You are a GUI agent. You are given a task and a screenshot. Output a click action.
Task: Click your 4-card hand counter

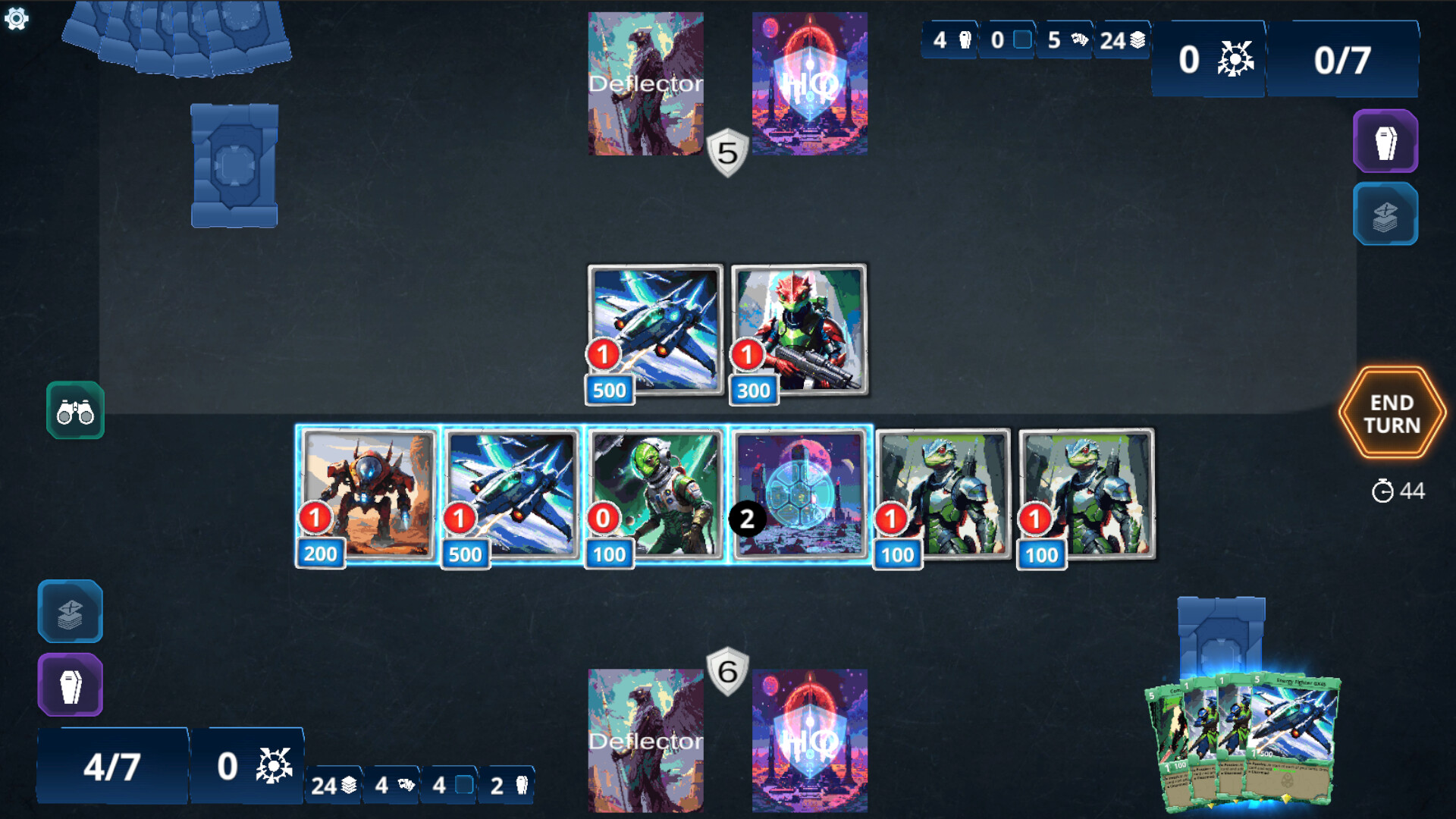393,785
